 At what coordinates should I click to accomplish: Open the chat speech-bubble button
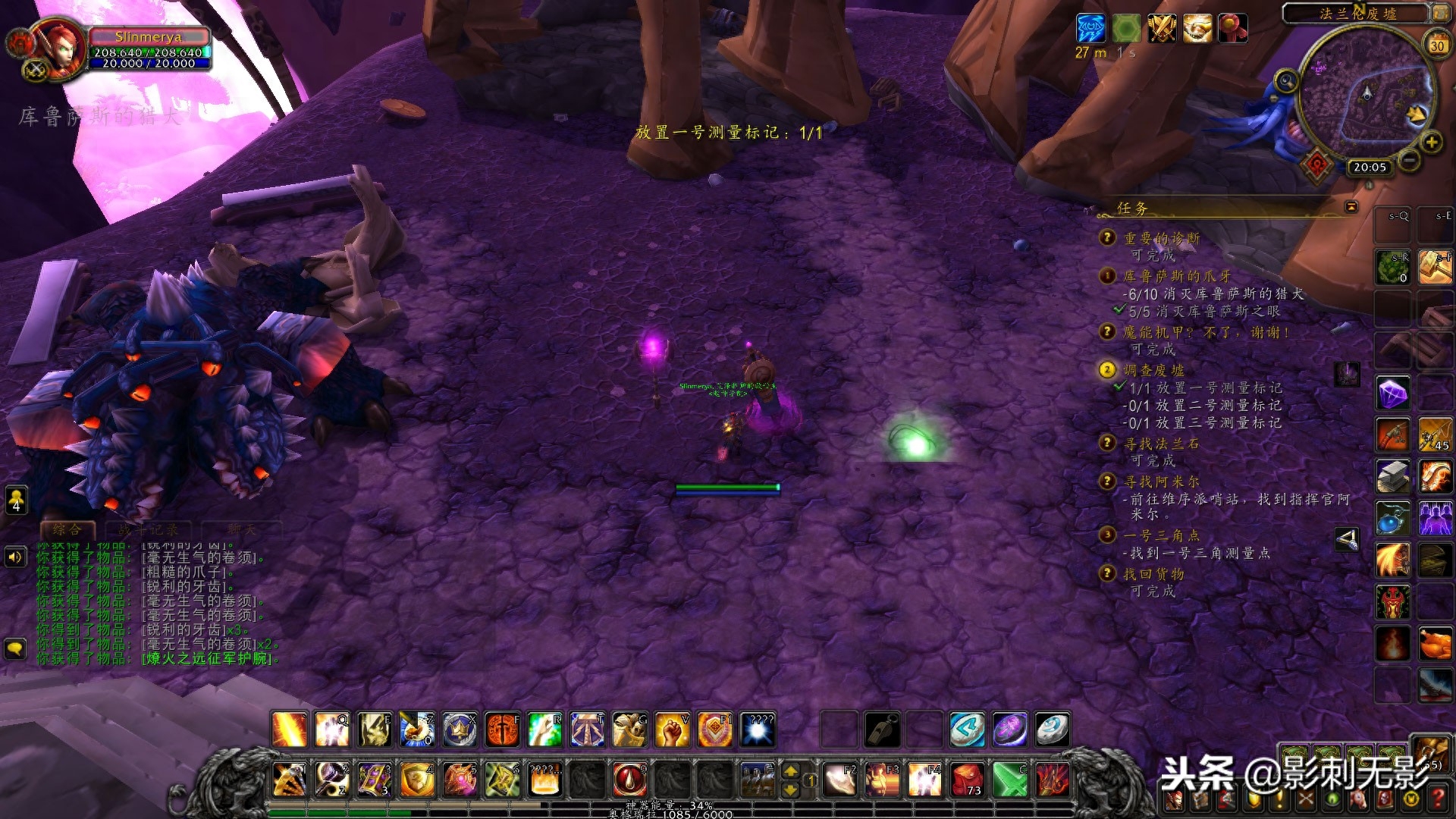click(15, 648)
